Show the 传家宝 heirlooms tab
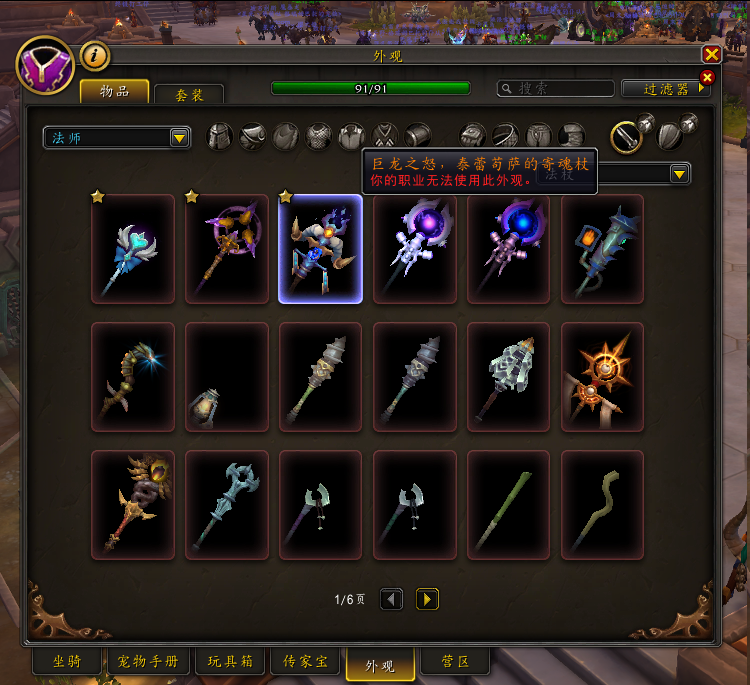750x685 pixels. click(x=305, y=662)
